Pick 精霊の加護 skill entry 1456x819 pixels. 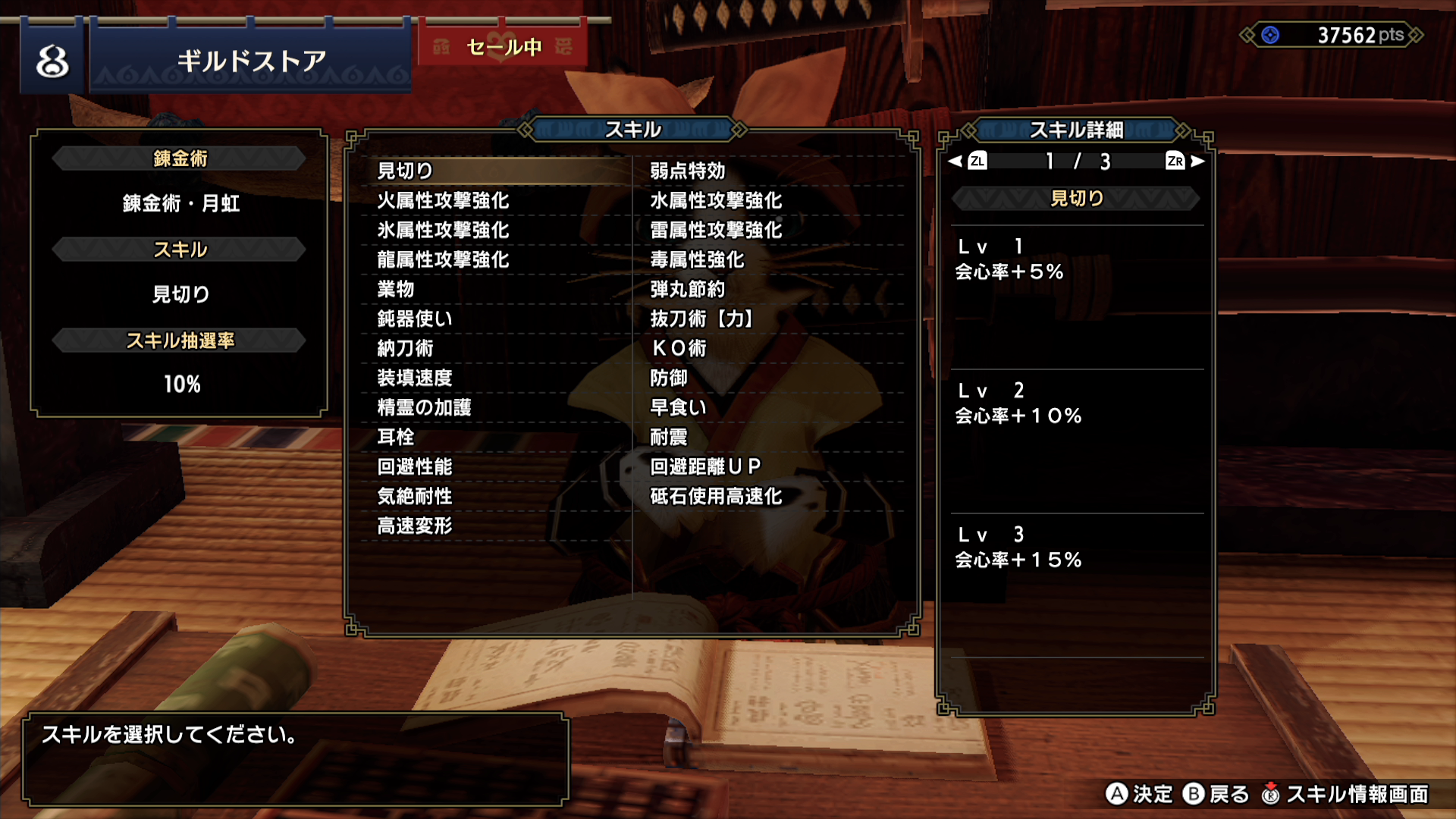[424, 407]
